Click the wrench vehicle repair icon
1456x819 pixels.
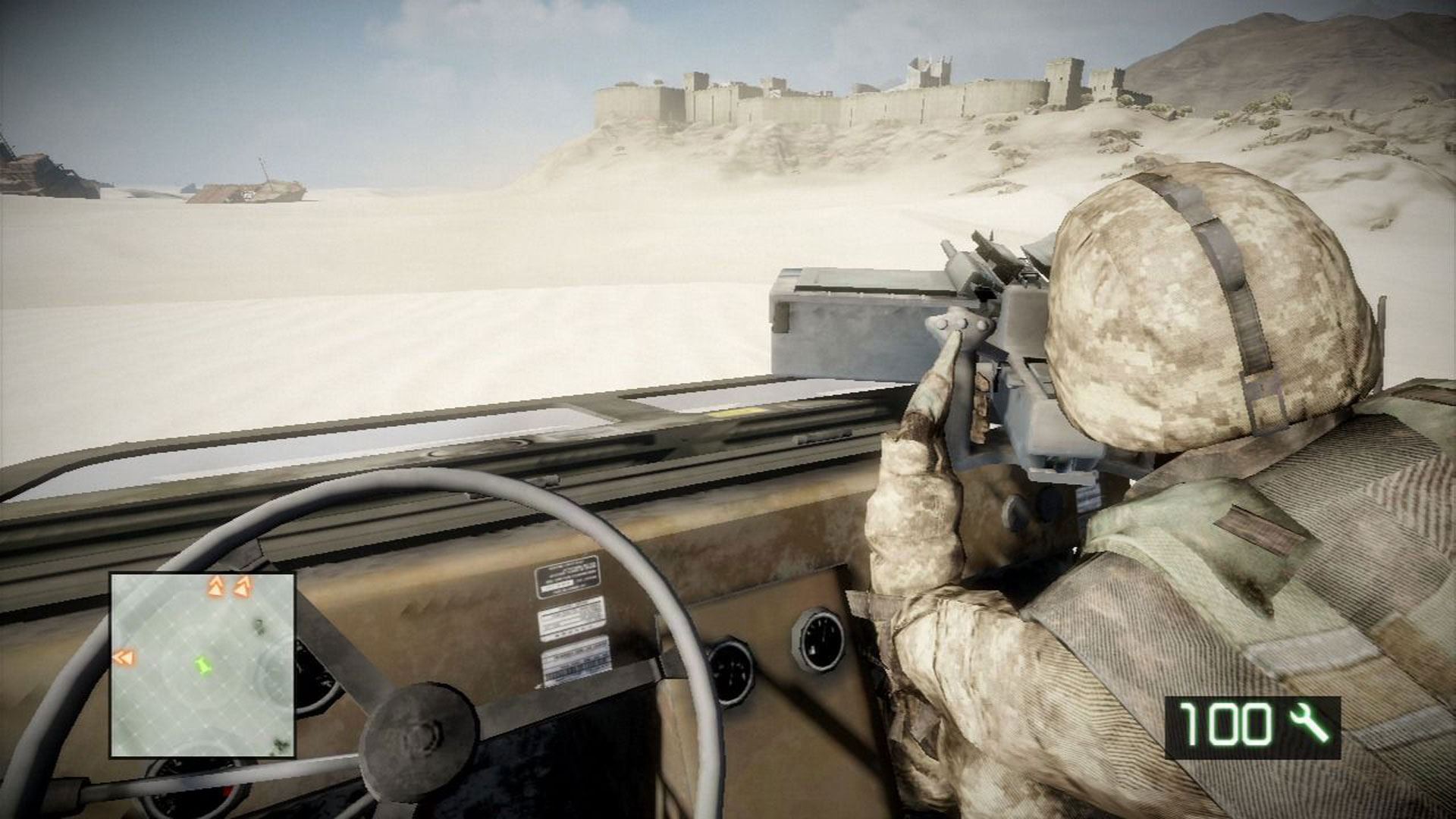point(1310,723)
